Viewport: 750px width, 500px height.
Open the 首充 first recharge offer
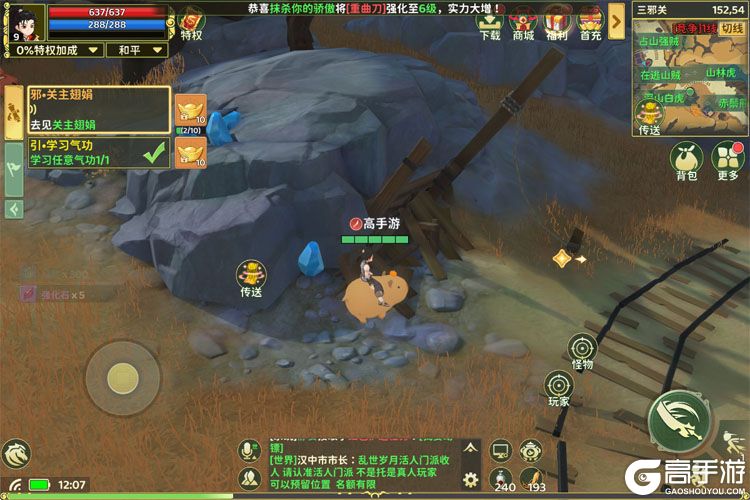(590, 22)
